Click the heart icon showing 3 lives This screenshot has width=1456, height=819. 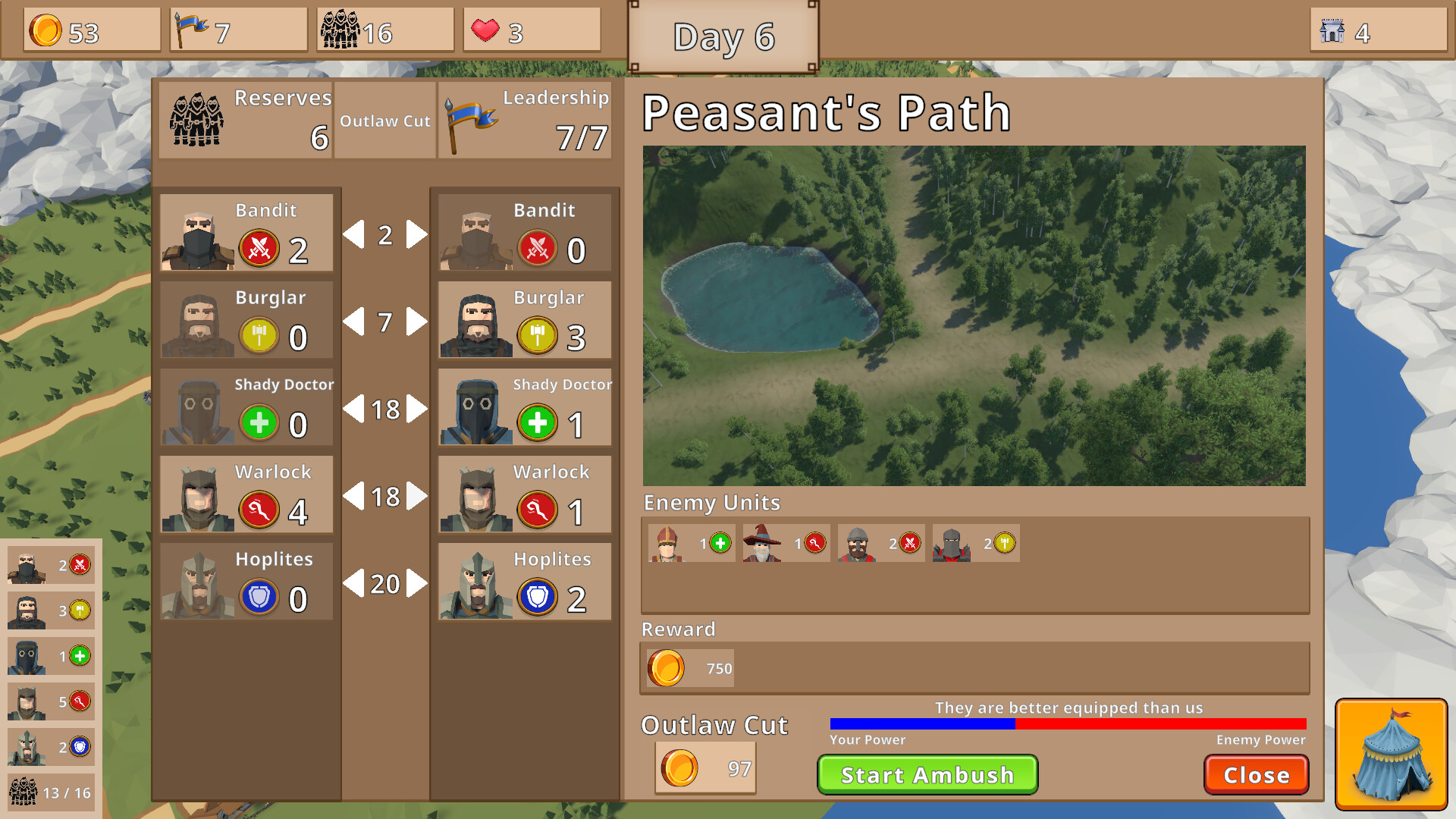pyautogui.click(x=485, y=29)
